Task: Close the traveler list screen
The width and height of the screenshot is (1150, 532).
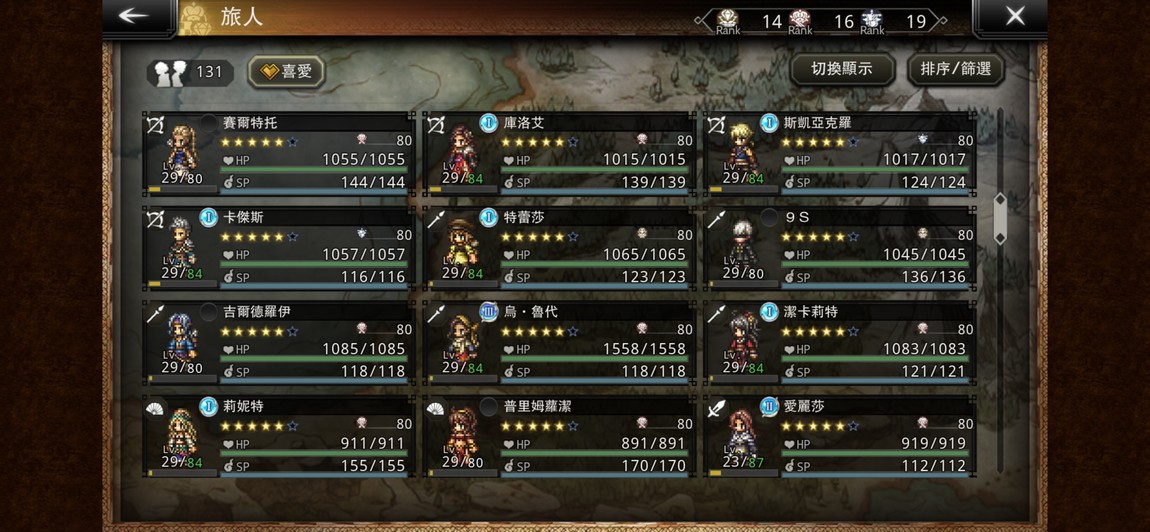Action: pos(1014,17)
